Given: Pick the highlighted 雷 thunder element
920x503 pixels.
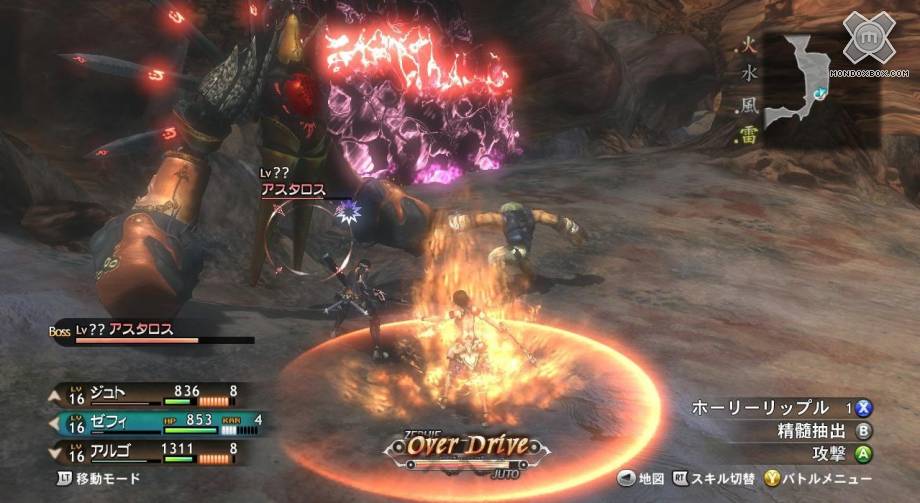Looking at the screenshot, I should click(747, 135).
